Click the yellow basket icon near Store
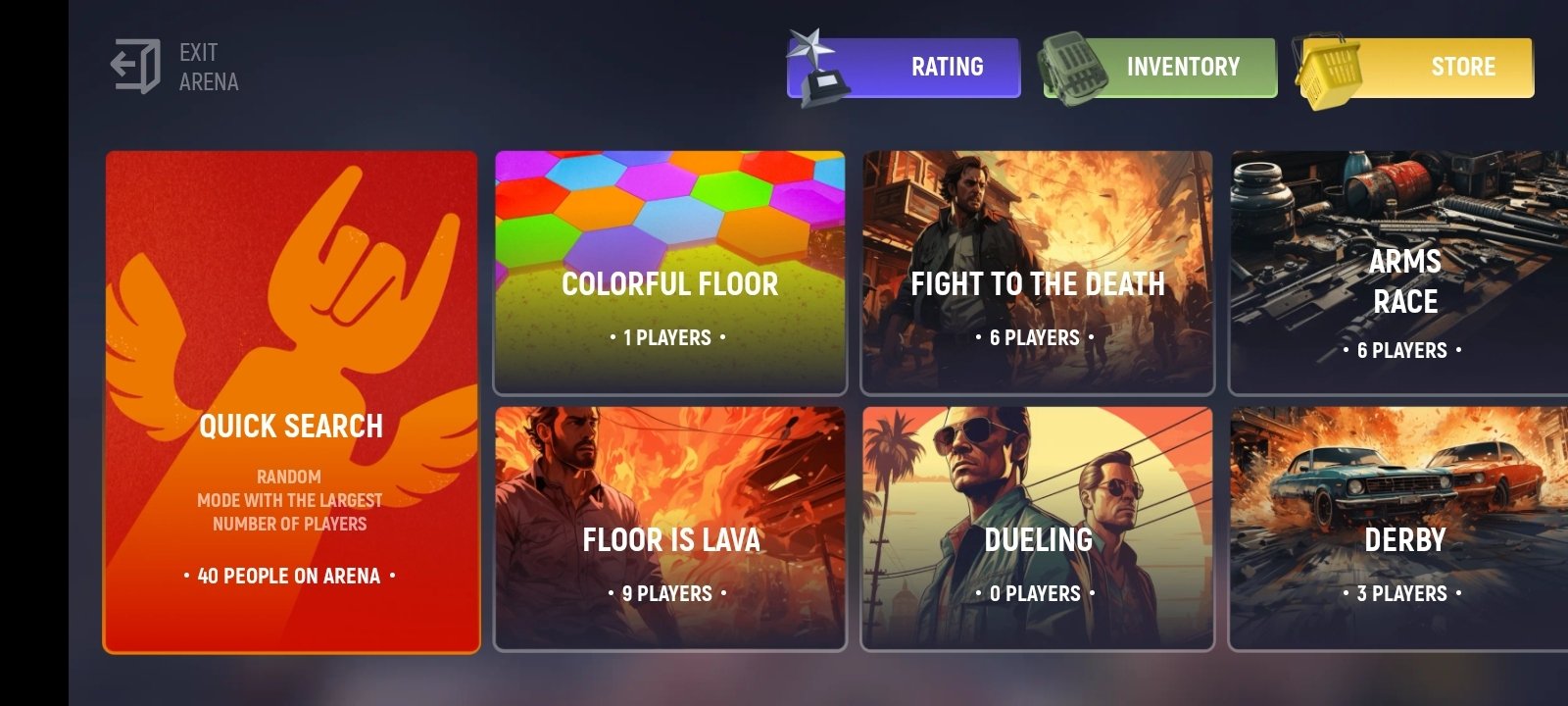Screen dimensions: 1568x706 tap(1328, 67)
